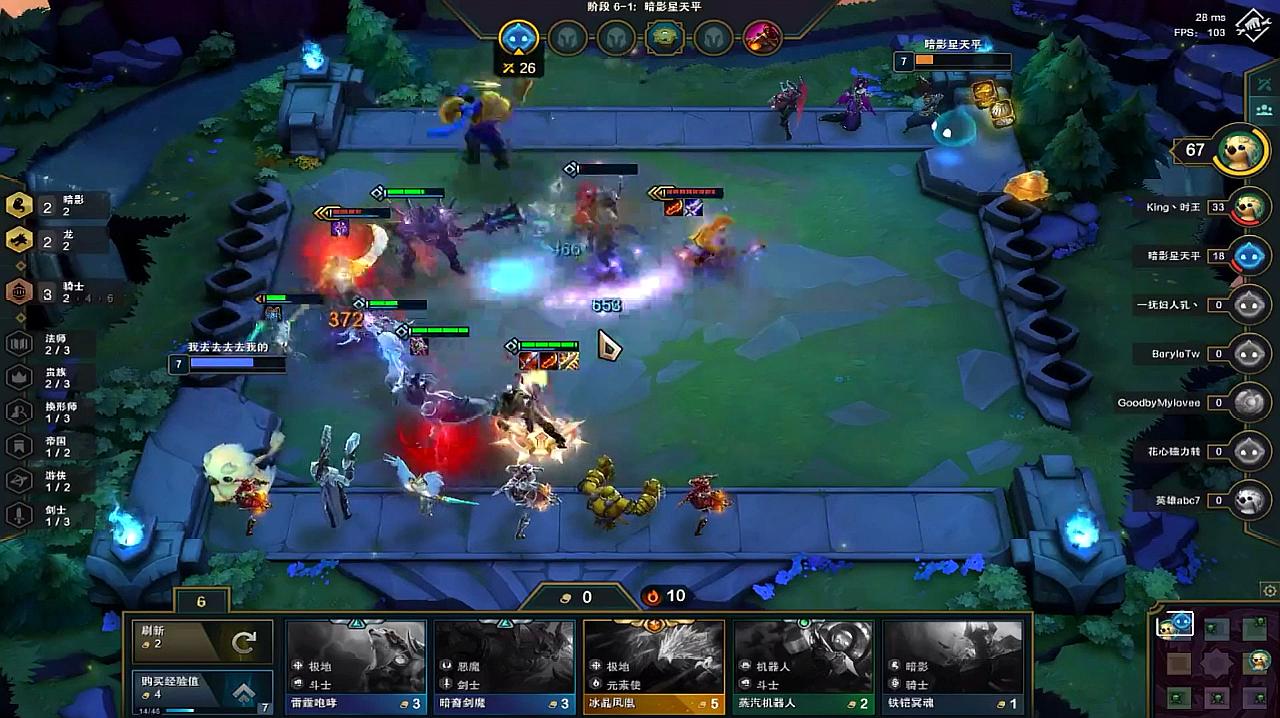Select the 冰晶凤凰 shop card
1280x718 pixels.
tap(654, 667)
